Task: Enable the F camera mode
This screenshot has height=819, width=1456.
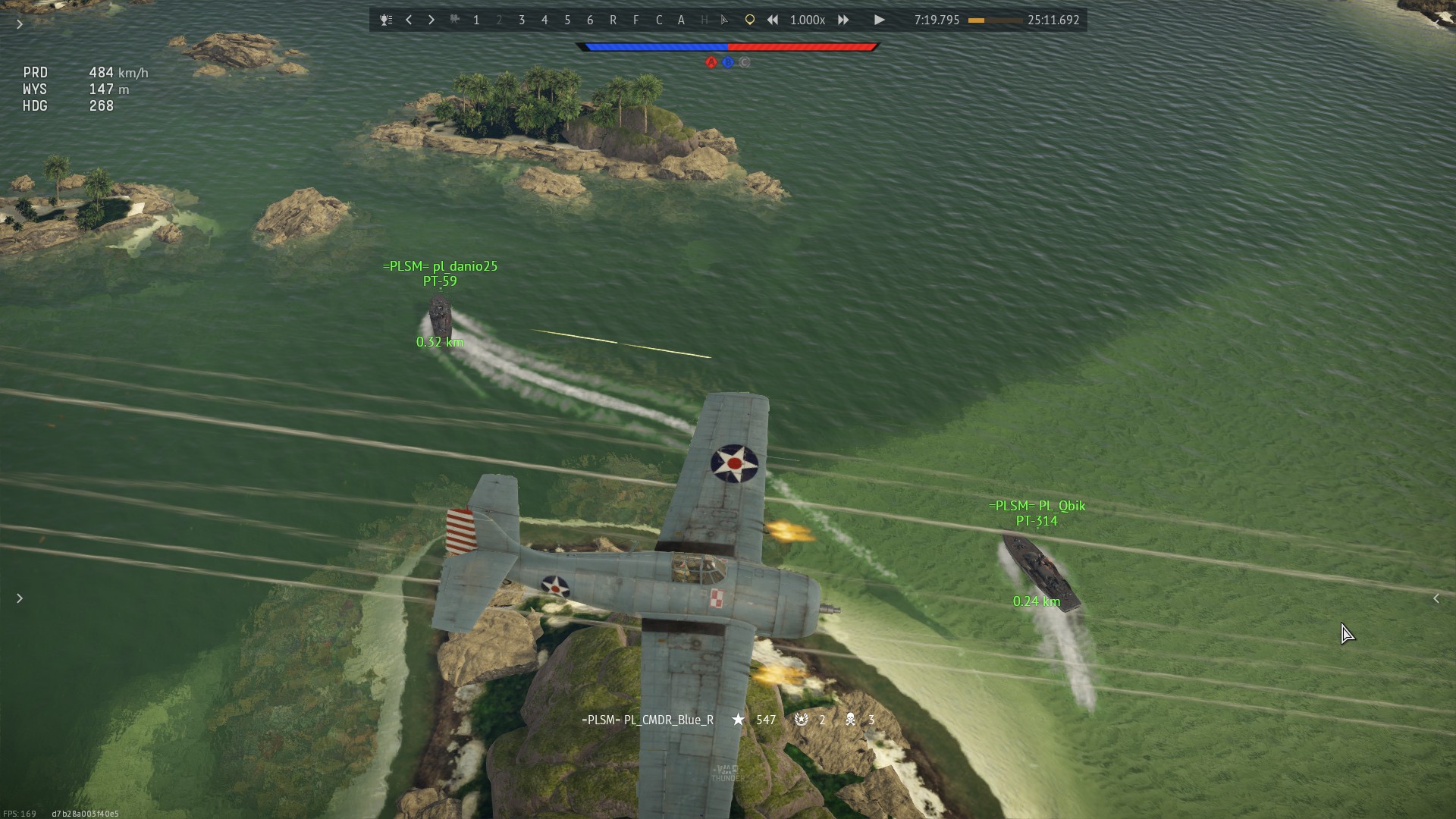Action: point(635,20)
